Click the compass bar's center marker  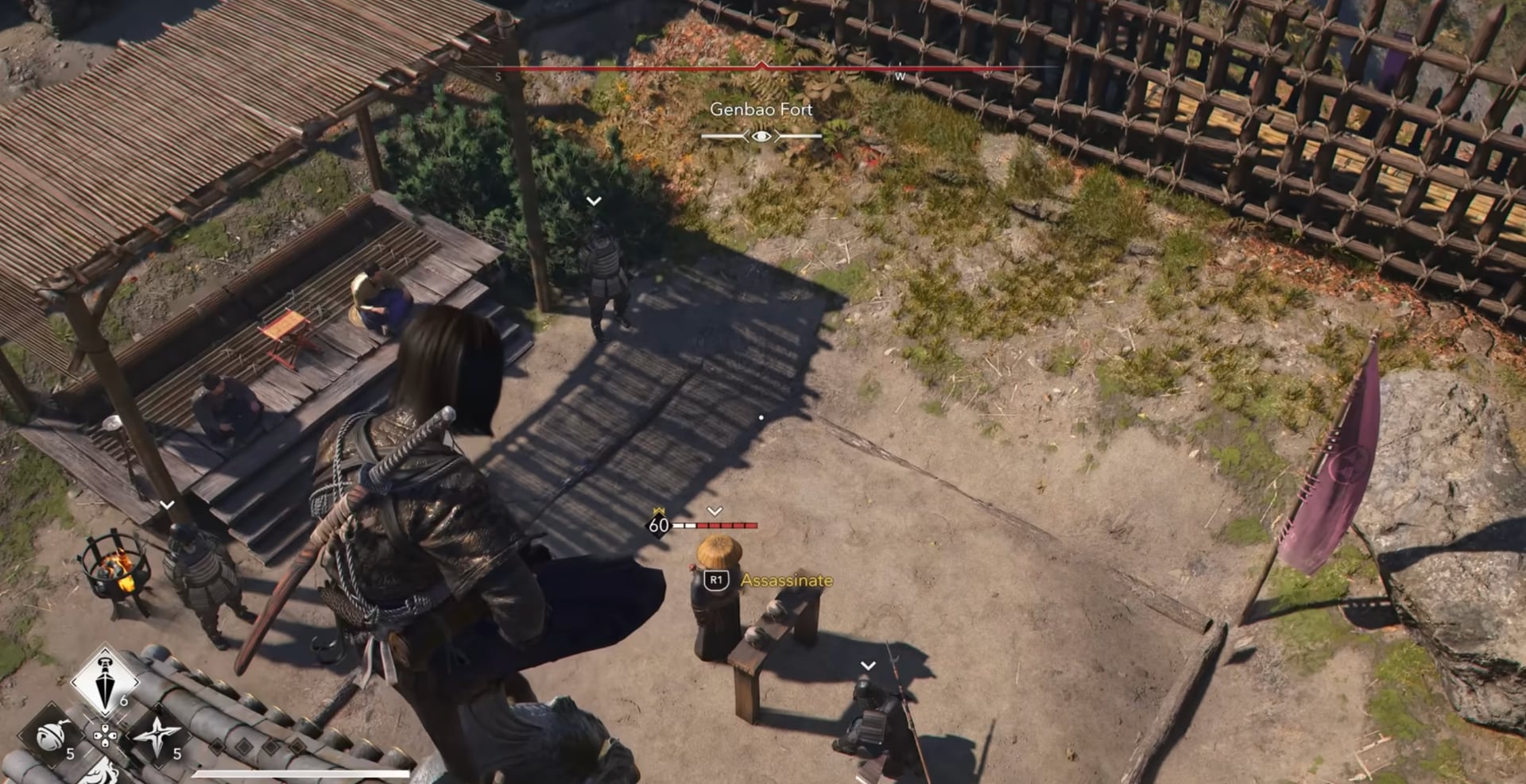tap(762, 67)
